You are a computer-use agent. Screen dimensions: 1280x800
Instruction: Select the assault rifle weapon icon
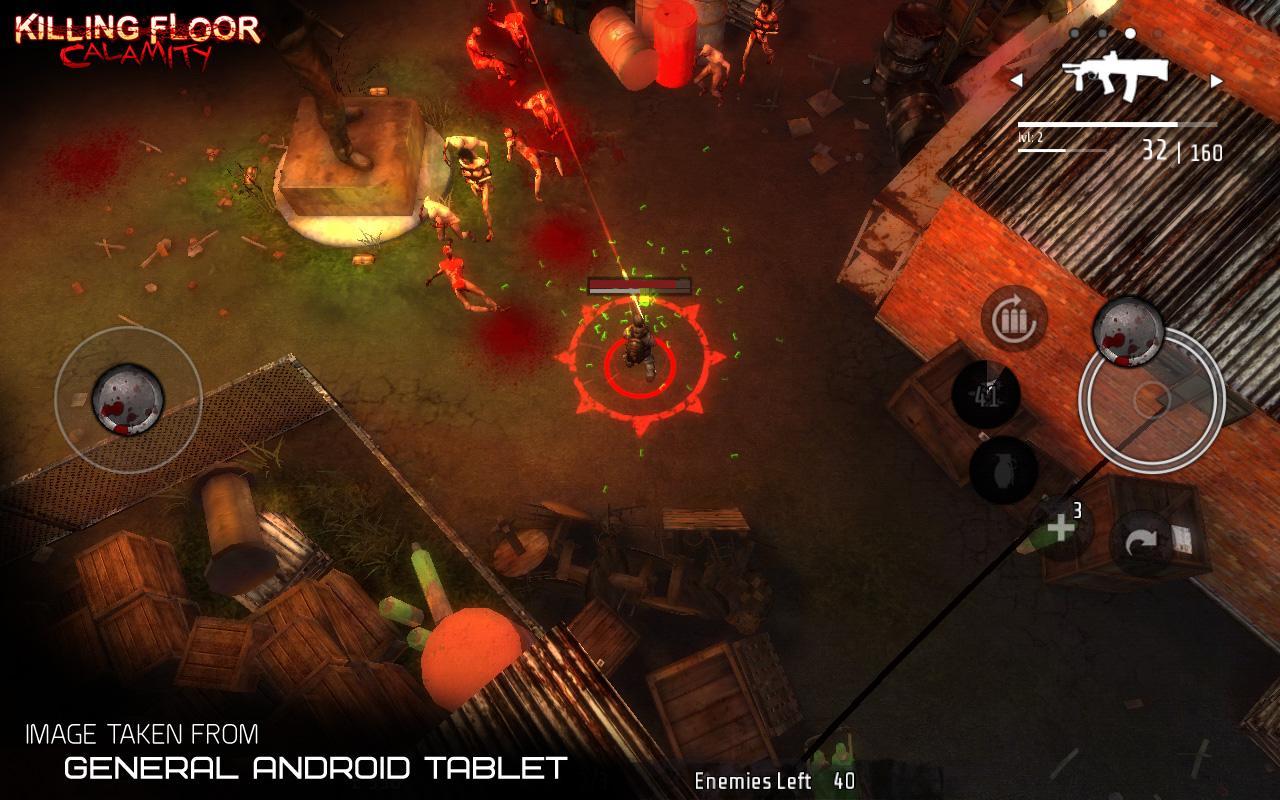(1116, 77)
